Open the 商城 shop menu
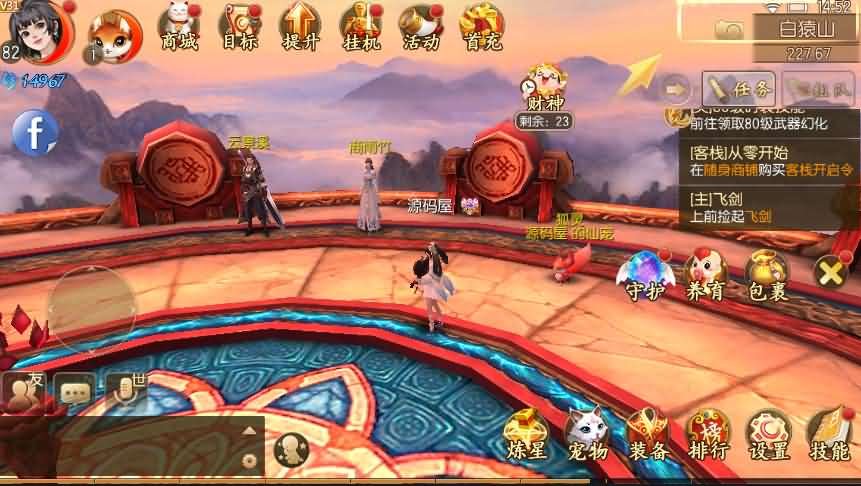This screenshot has width=861, height=486. click(x=179, y=26)
